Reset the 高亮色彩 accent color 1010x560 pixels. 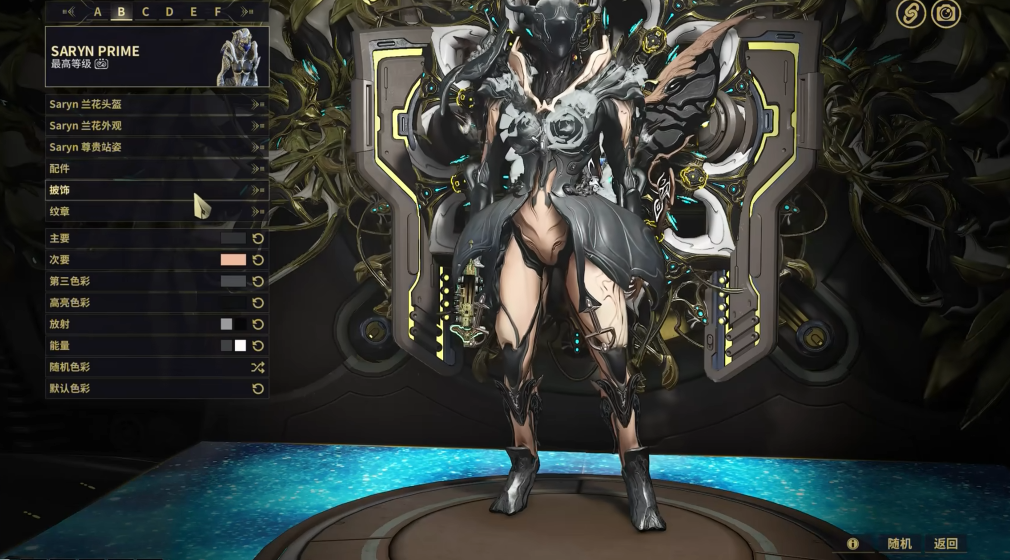pos(258,303)
